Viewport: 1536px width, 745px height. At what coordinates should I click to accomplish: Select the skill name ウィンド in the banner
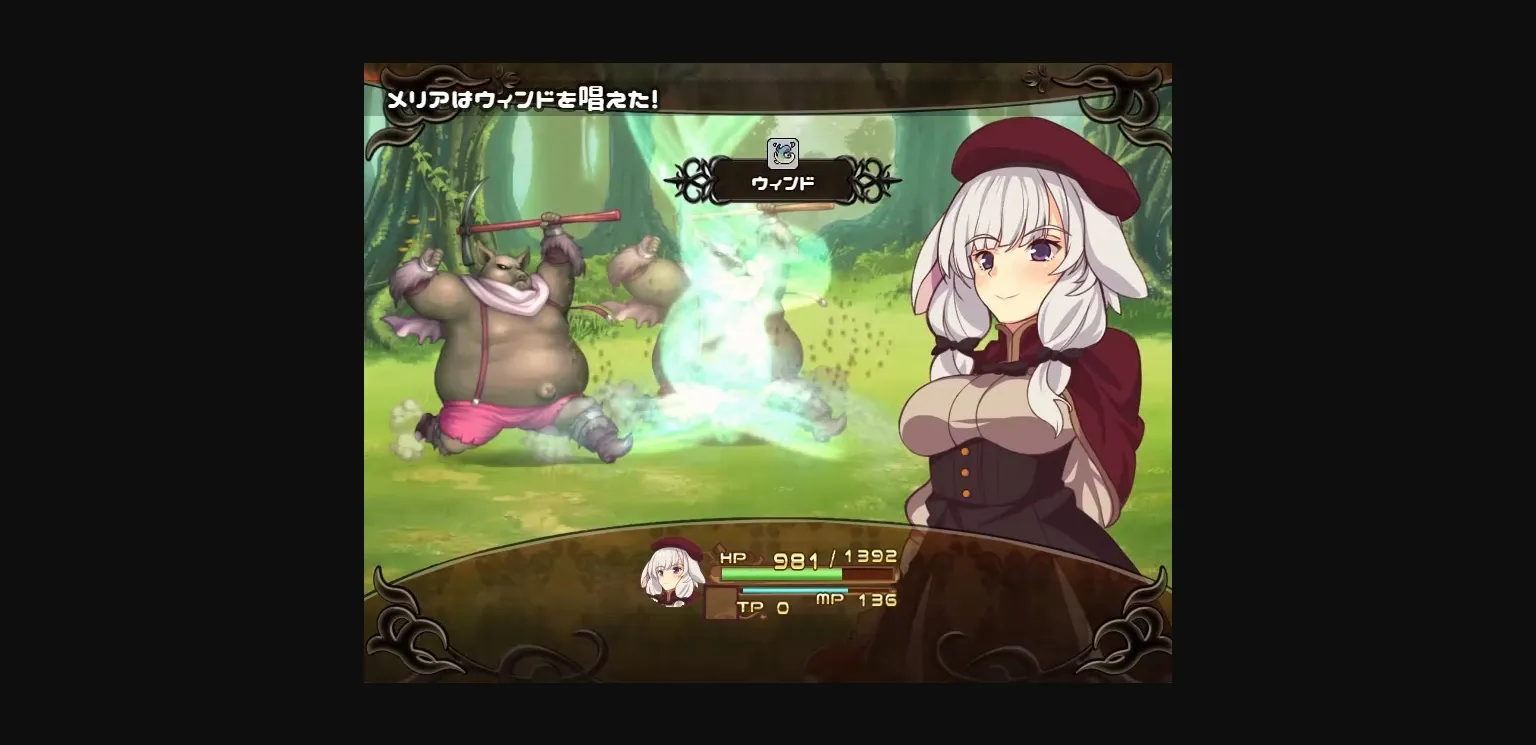(782, 182)
